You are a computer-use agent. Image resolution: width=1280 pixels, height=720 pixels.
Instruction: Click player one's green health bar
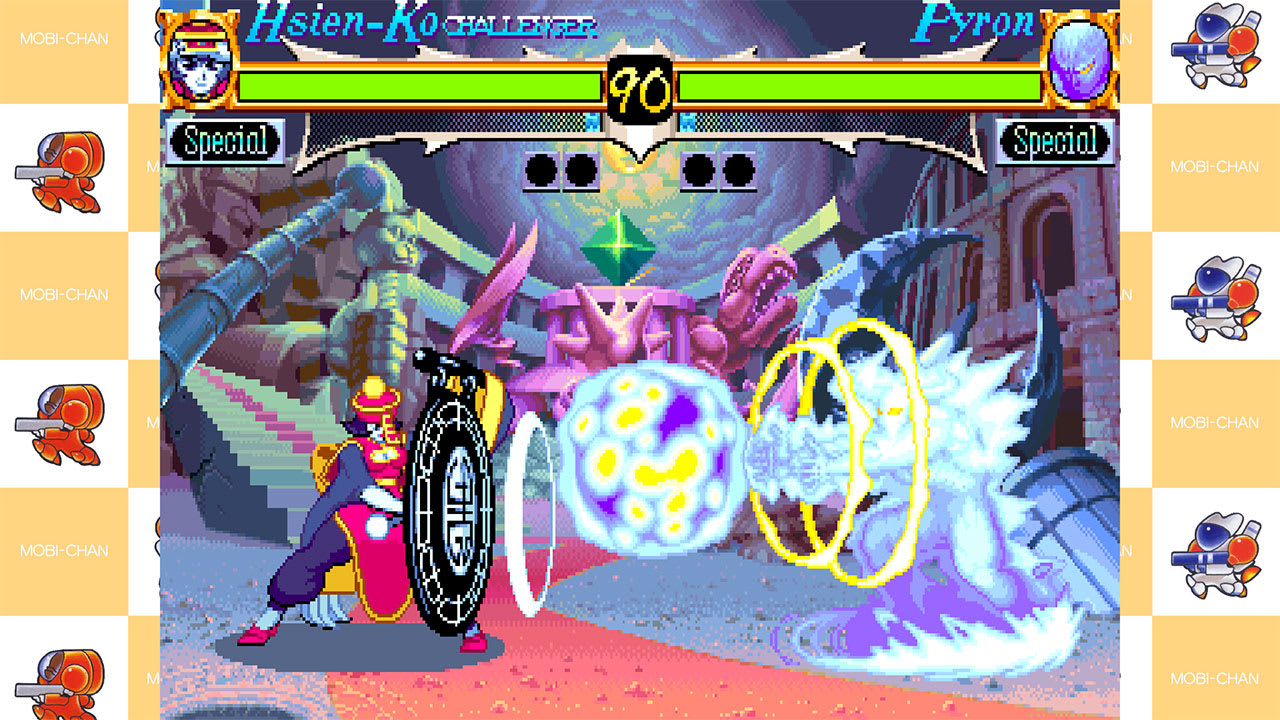pyautogui.click(x=420, y=82)
